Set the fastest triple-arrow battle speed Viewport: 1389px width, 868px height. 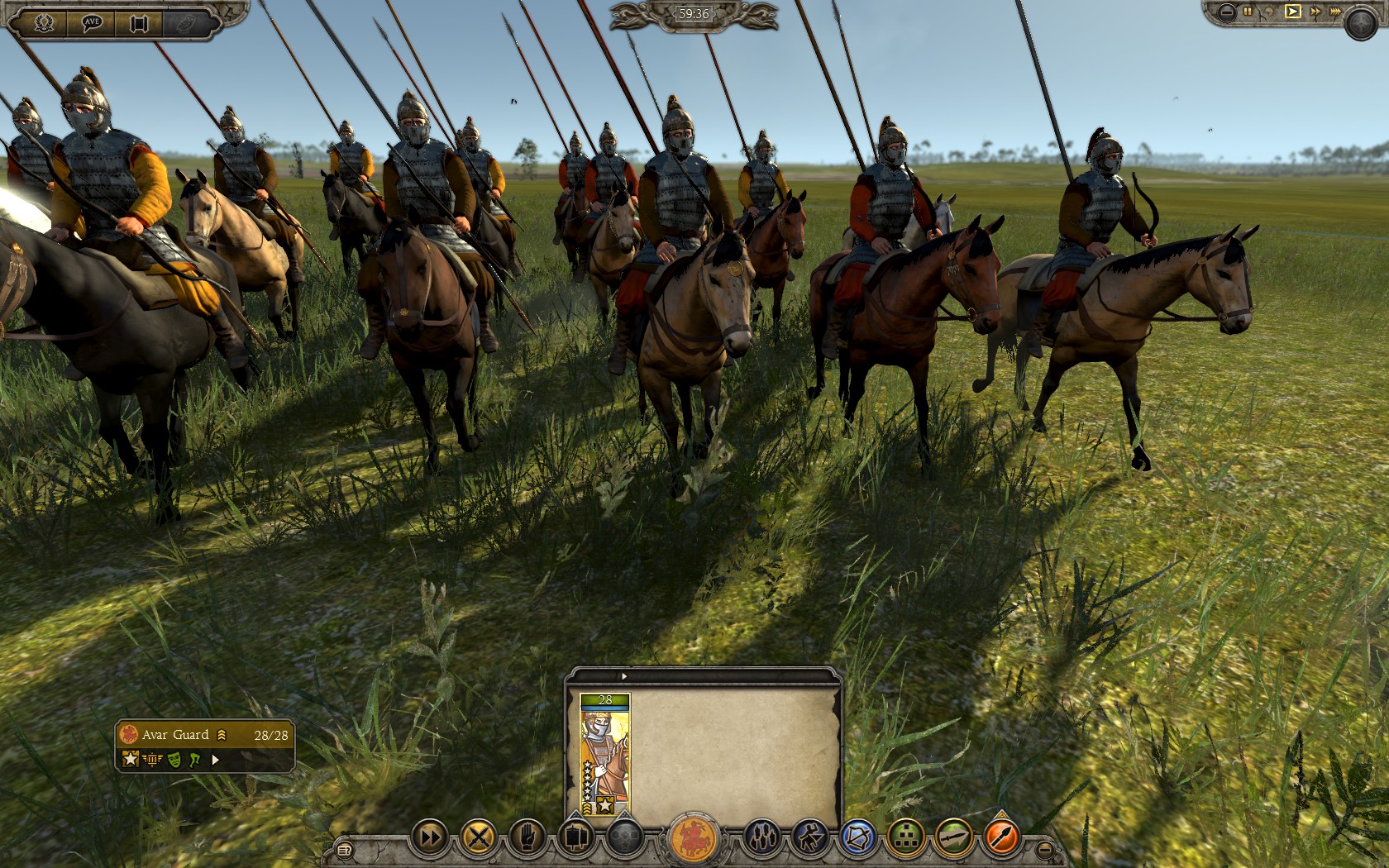click(x=1335, y=12)
